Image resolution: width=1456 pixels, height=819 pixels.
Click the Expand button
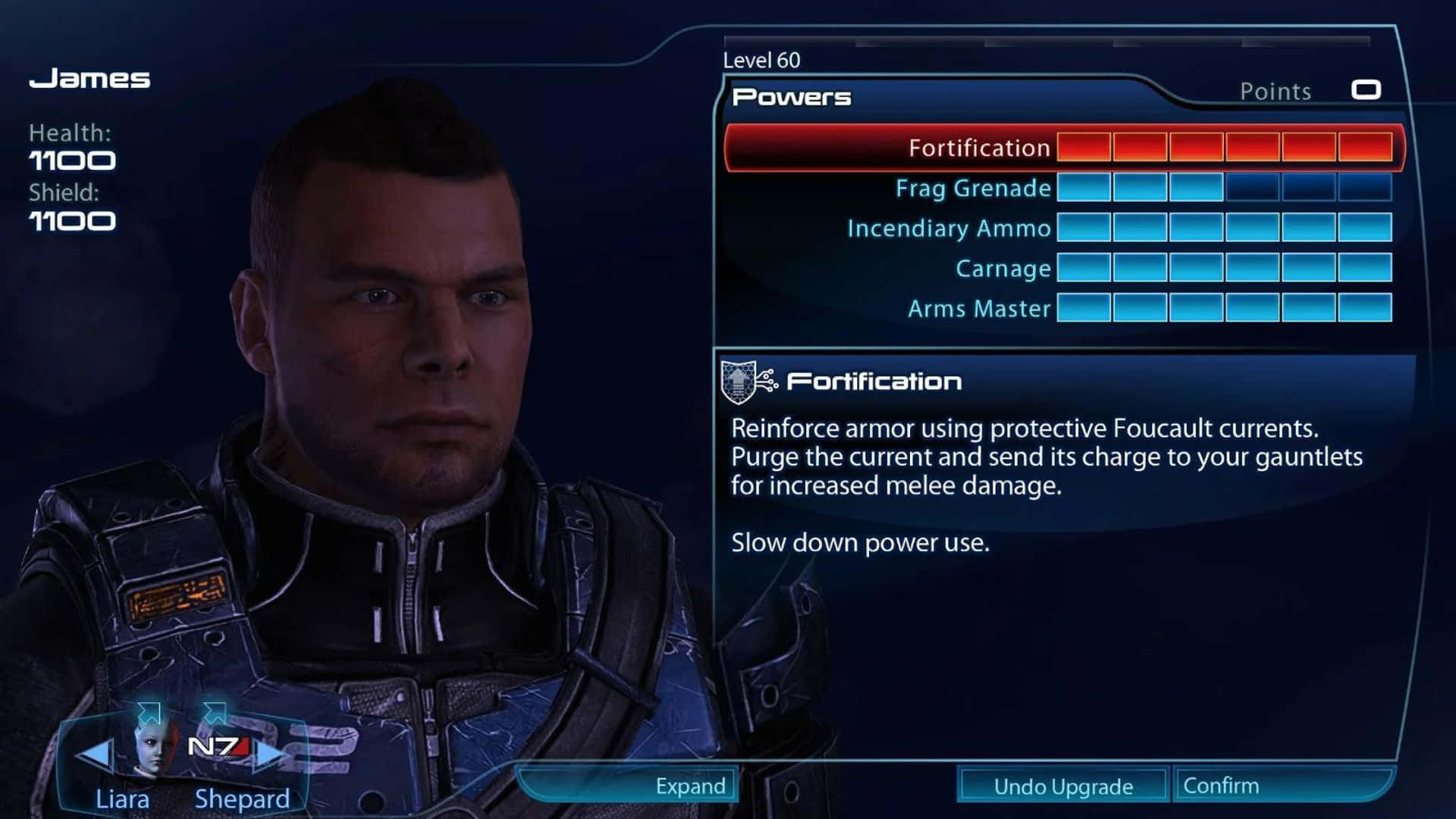pos(689,786)
